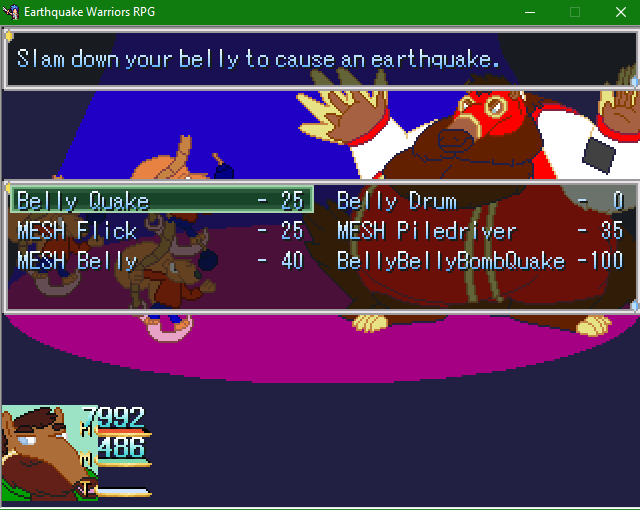This screenshot has width=640, height=510.
Task: Pick the MESH Flick skill
Action: tap(160, 231)
